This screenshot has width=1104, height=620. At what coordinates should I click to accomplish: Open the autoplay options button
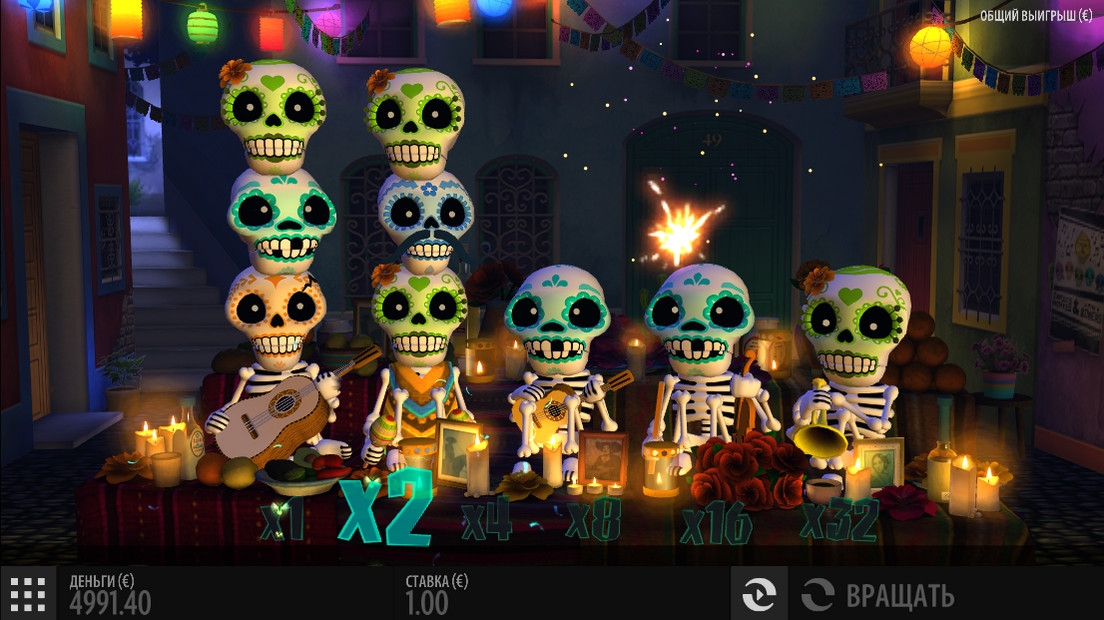coord(759,595)
